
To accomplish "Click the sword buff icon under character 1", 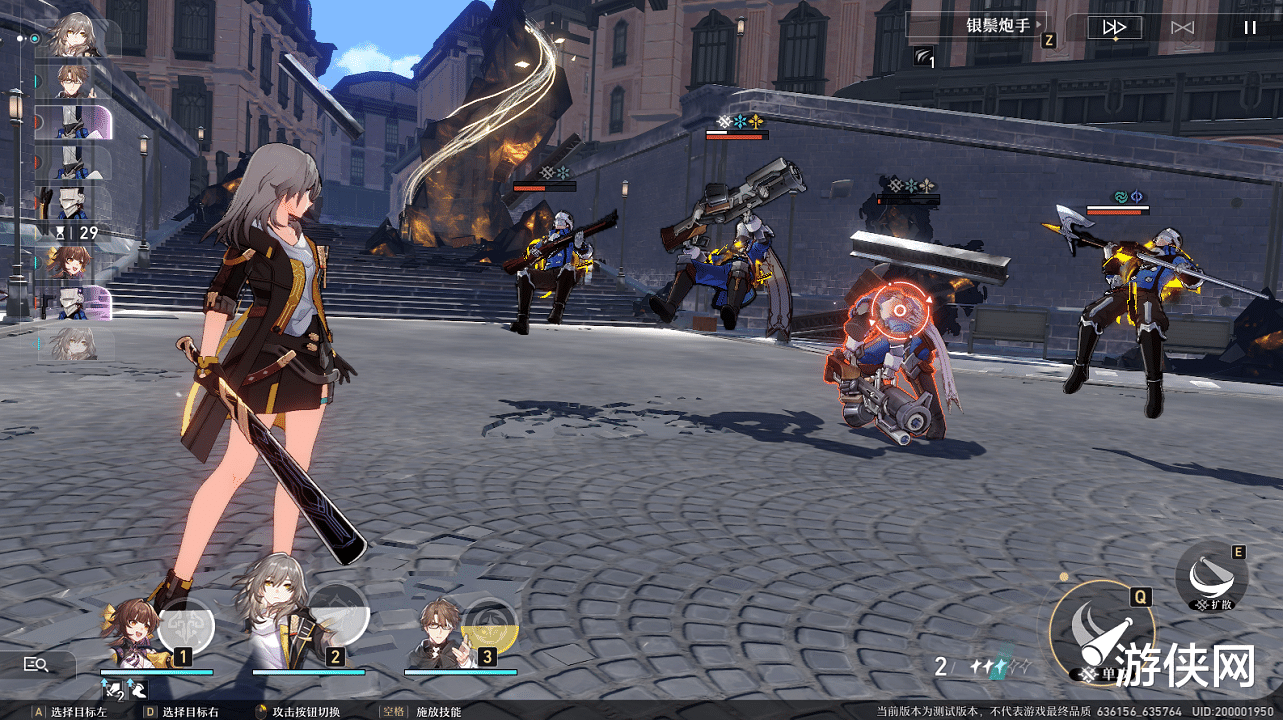I will [x=112, y=689].
